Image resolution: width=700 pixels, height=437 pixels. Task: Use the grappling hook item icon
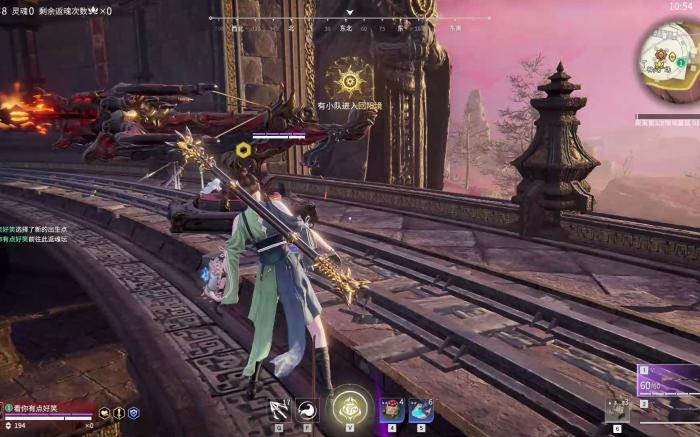pos(279,408)
